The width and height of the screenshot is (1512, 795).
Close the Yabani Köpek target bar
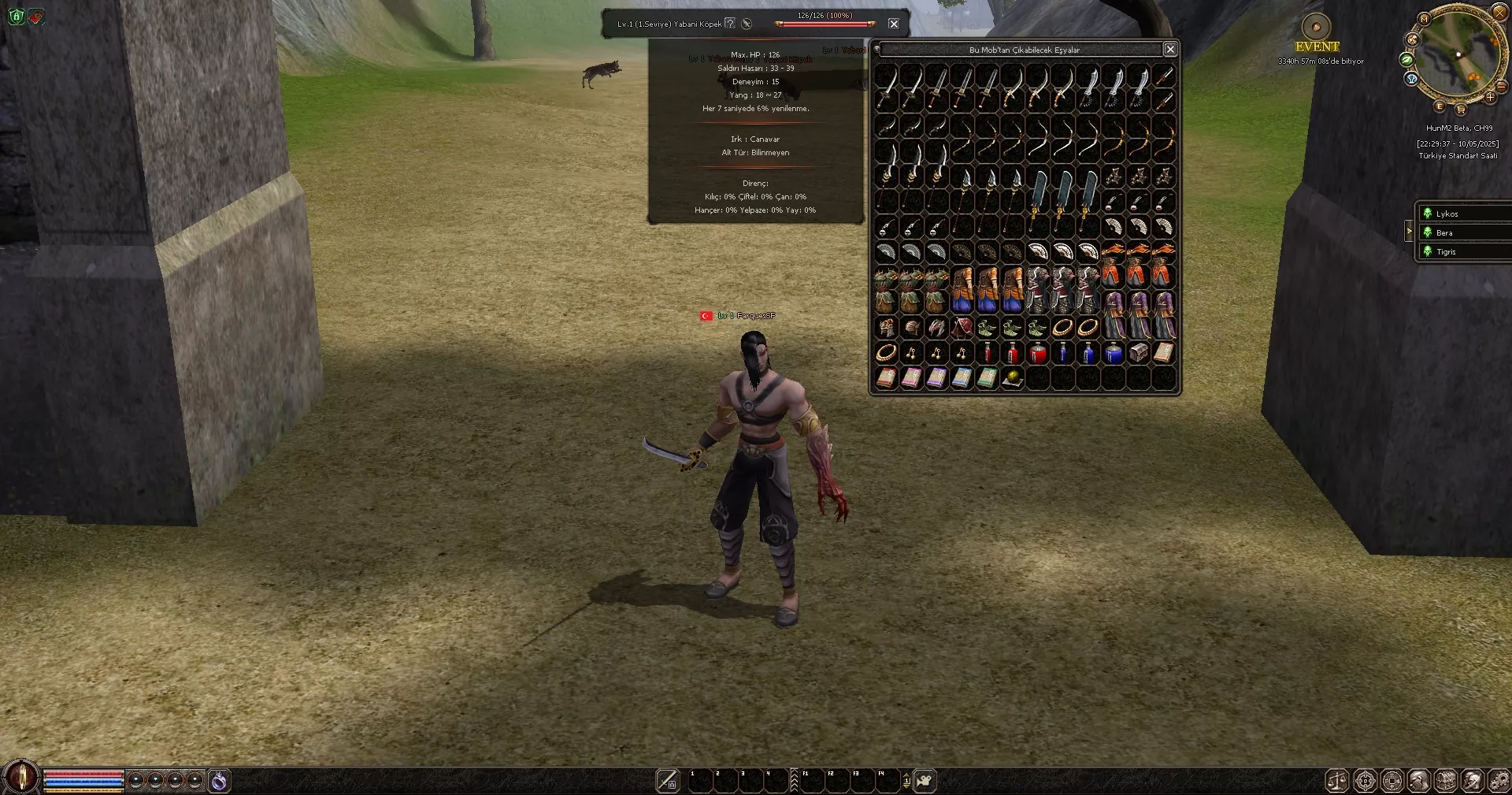(x=894, y=24)
